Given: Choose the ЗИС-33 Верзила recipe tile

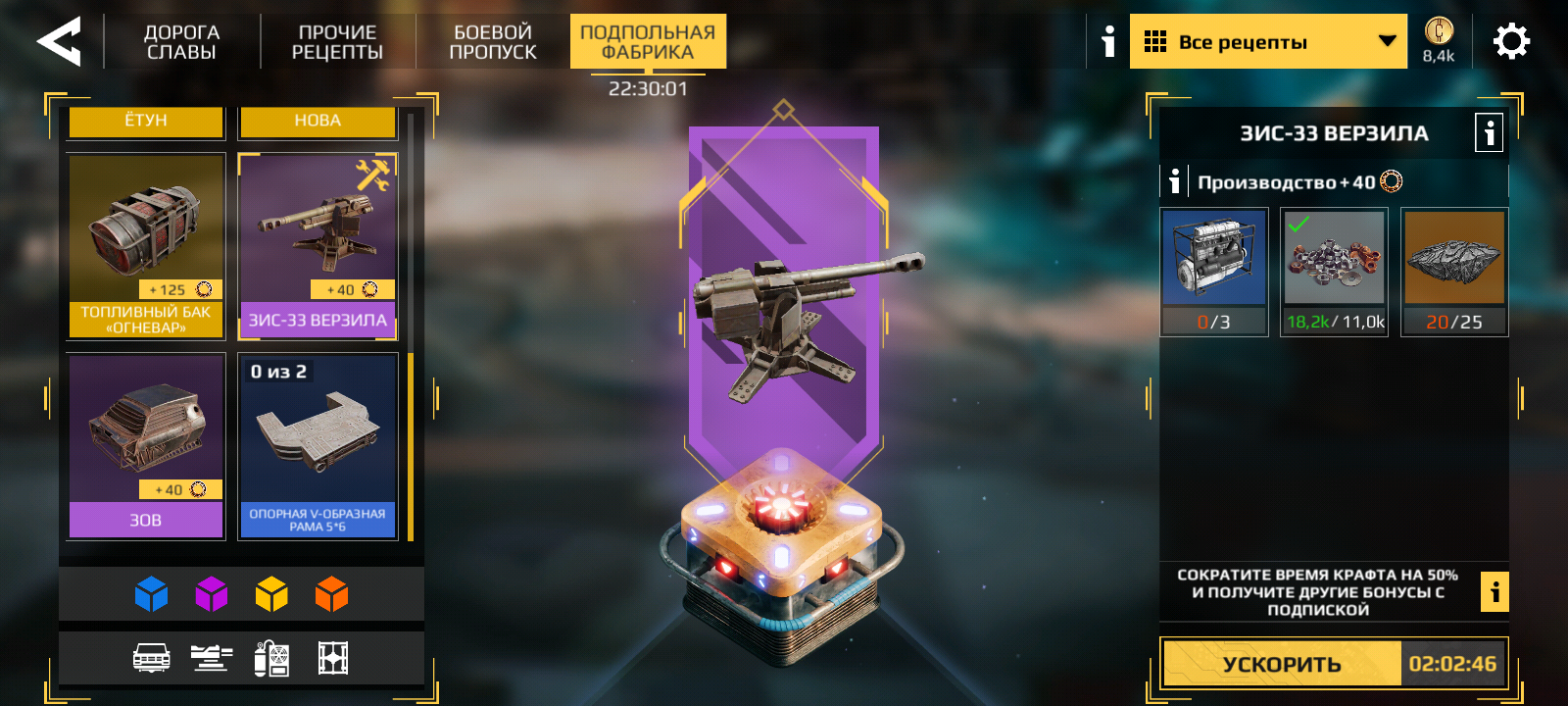Looking at the screenshot, I should 318,246.
